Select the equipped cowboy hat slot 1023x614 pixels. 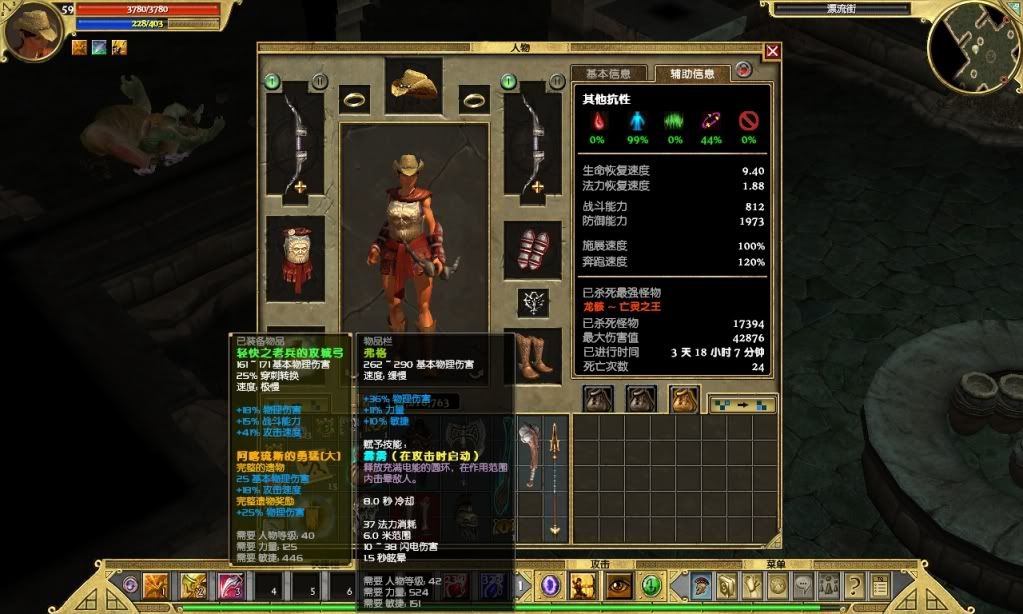pos(414,82)
